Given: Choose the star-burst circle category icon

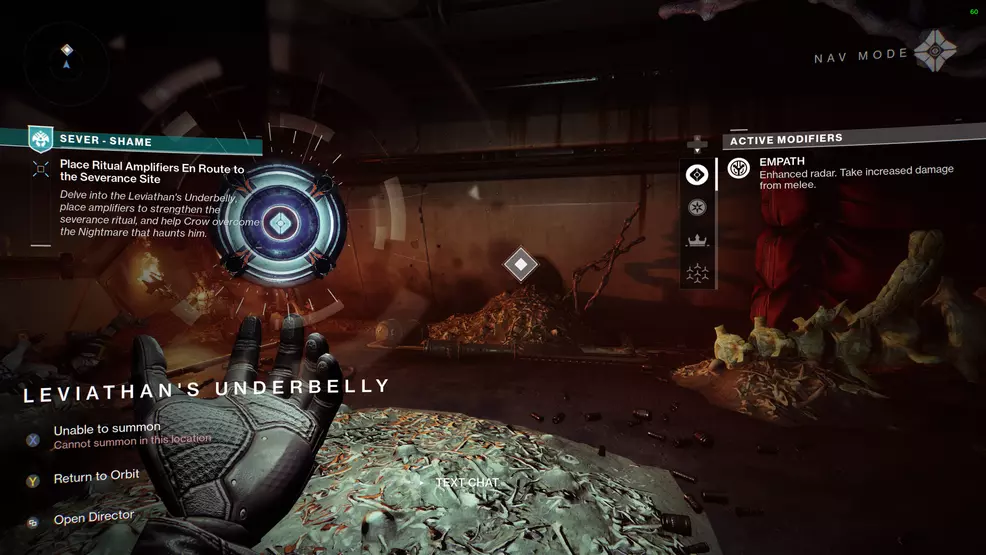Looking at the screenshot, I should click(x=697, y=207).
